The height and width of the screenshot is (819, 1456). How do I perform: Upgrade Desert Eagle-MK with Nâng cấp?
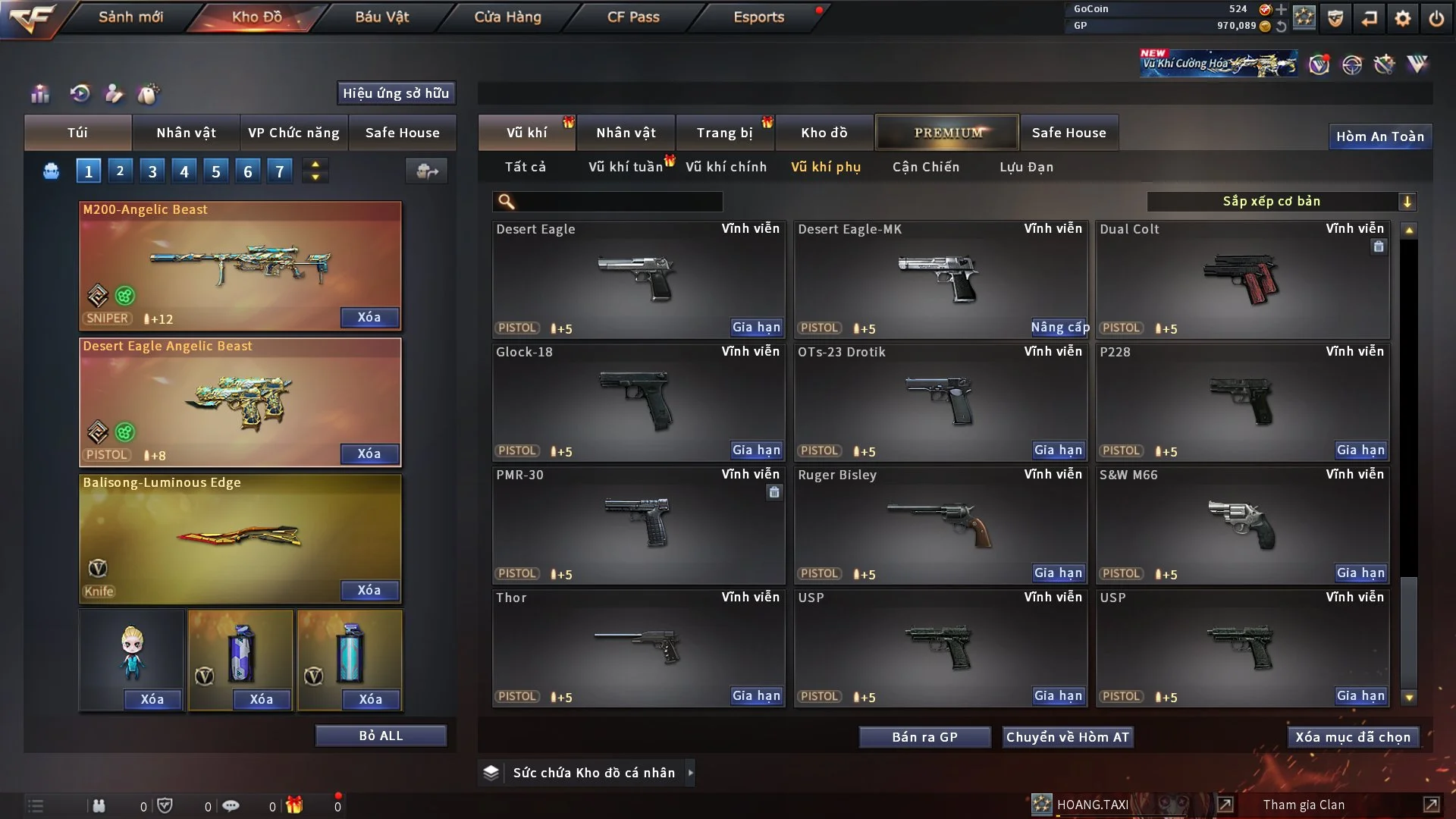(x=1059, y=327)
